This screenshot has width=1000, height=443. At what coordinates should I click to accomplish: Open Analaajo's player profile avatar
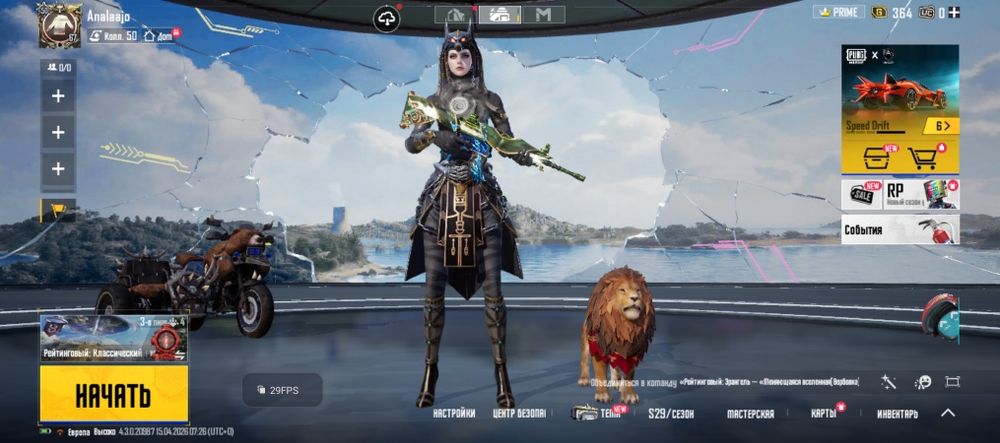(59, 25)
